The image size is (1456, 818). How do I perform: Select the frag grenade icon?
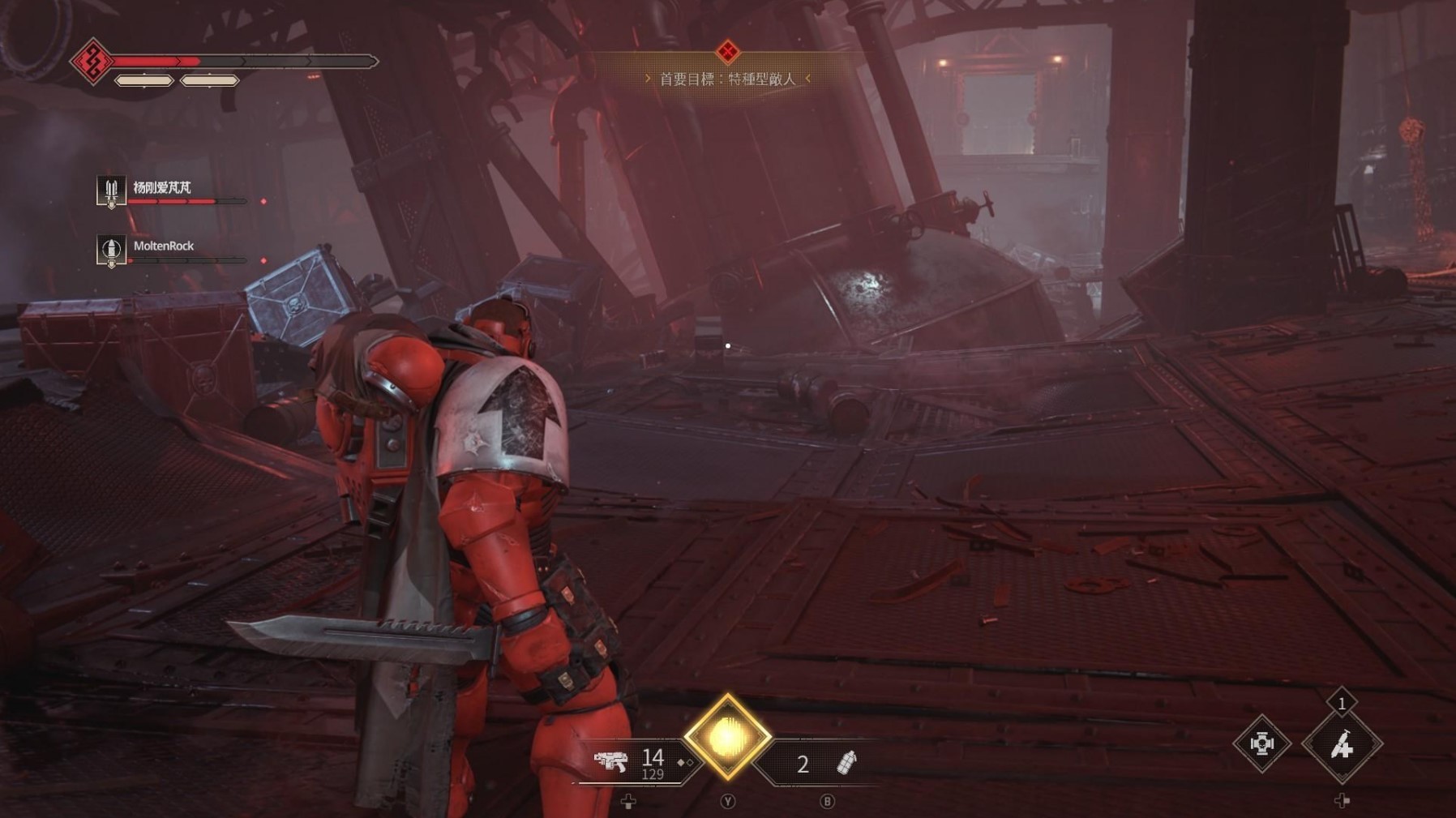(846, 763)
